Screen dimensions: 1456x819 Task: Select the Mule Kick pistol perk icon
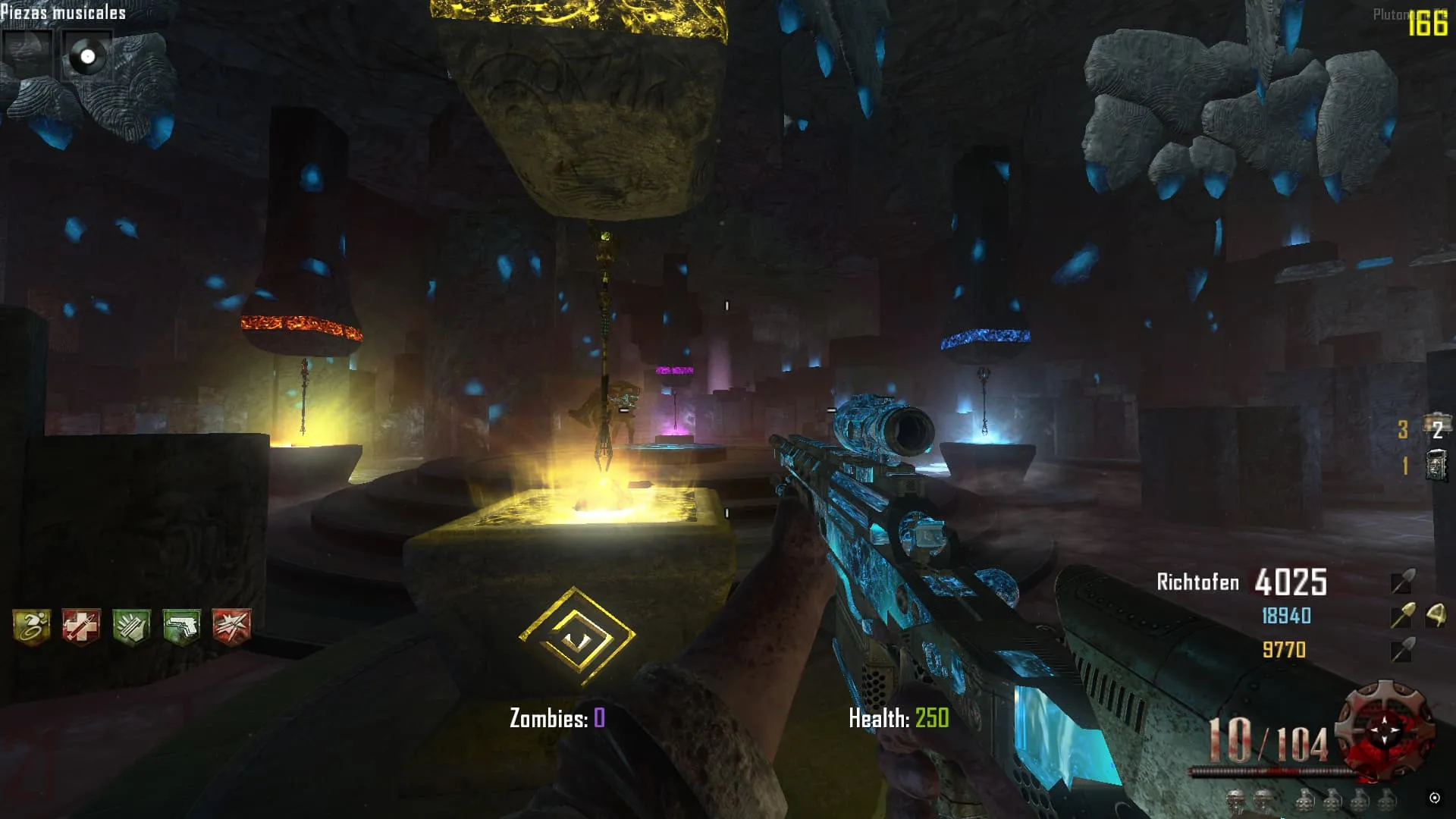181,626
